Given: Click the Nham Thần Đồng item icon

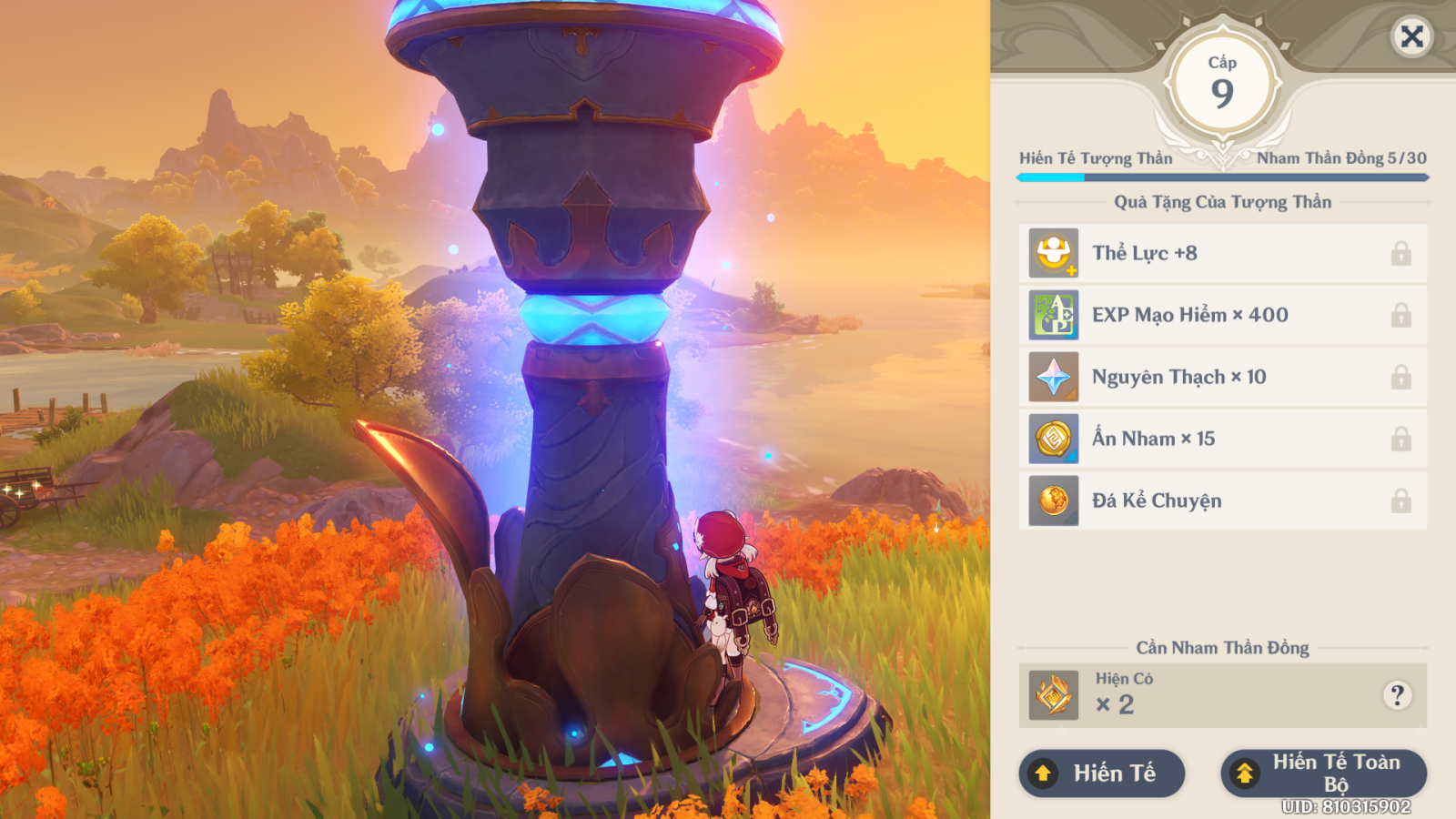Looking at the screenshot, I should click(x=1054, y=696).
